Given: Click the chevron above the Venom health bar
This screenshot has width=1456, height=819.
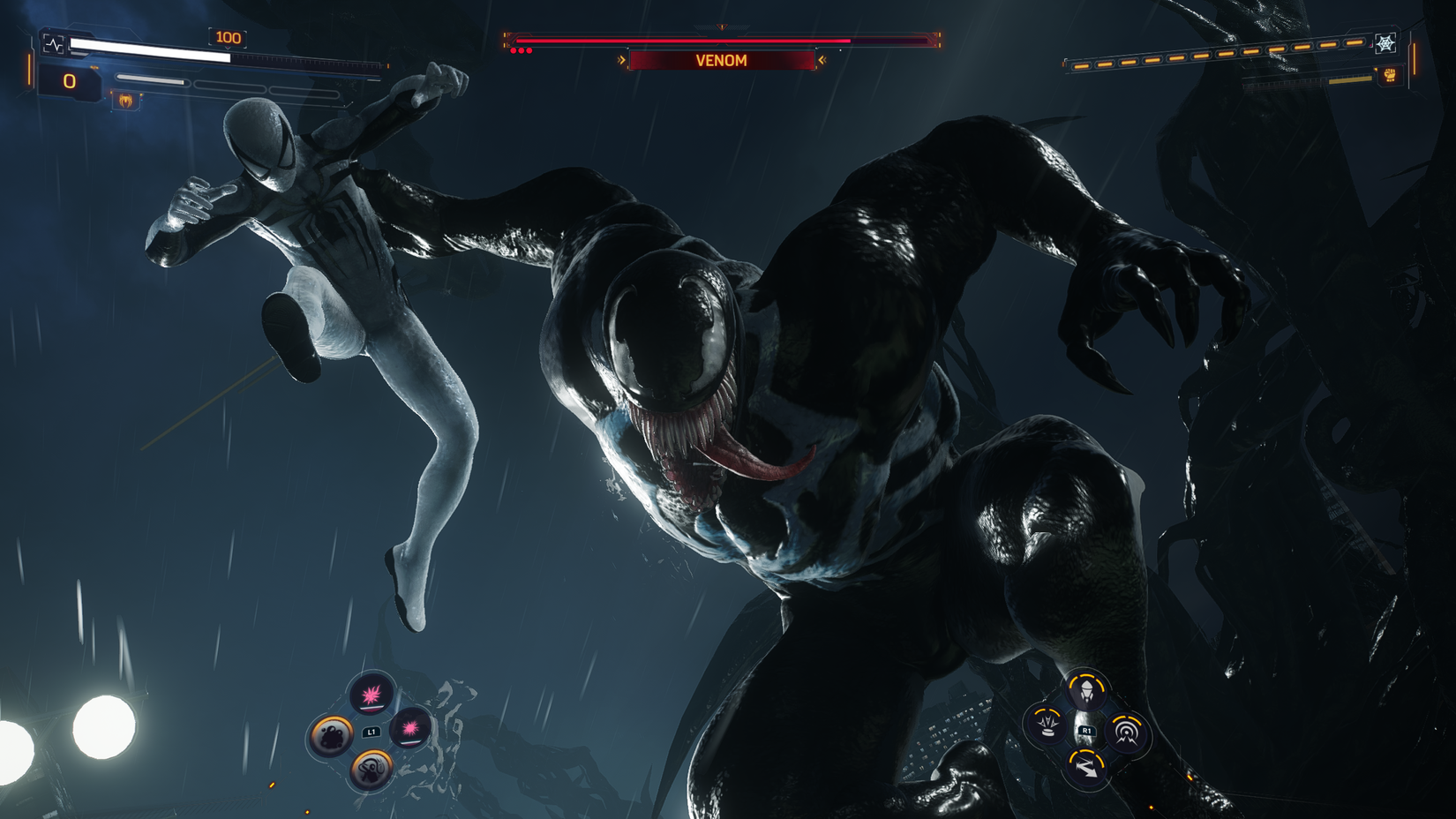Looking at the screenshot, I should coord(722,27).
